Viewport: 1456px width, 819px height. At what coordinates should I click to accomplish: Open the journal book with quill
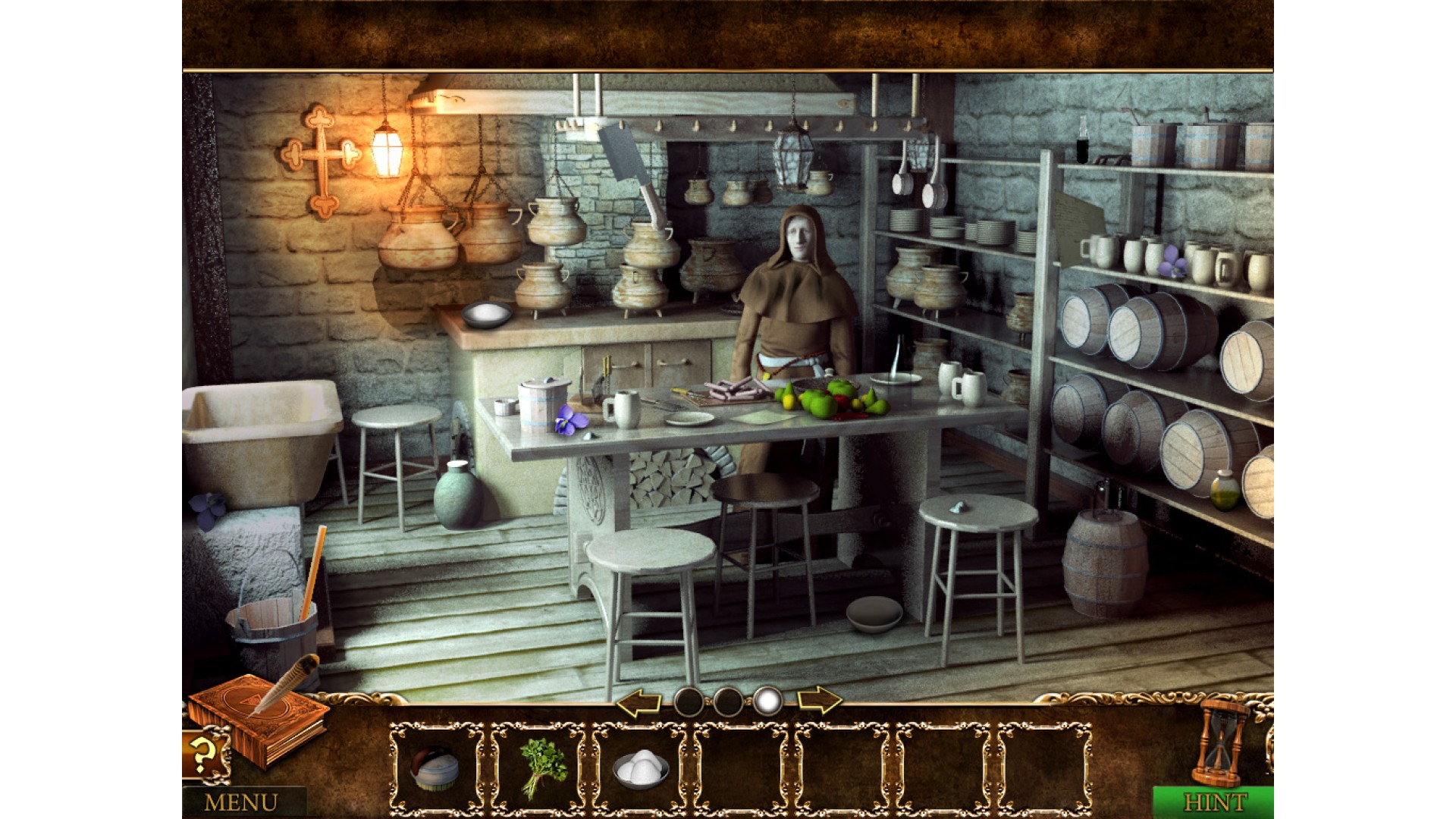(x=259, y=717)
